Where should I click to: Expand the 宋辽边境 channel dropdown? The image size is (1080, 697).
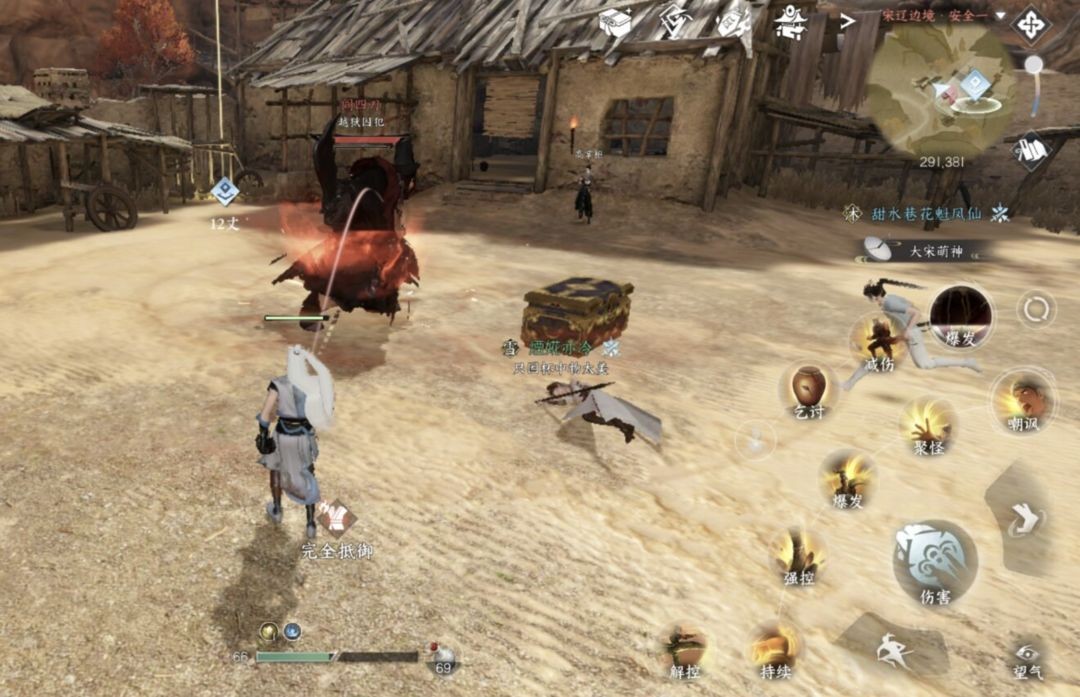999,16
